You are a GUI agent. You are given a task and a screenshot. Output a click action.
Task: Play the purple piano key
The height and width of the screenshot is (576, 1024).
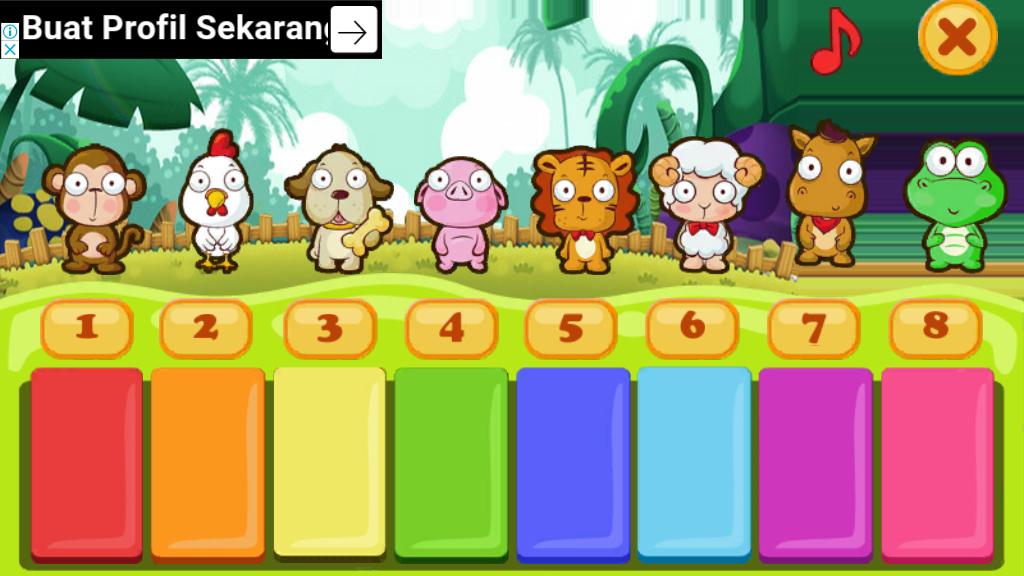click(815, 462)
